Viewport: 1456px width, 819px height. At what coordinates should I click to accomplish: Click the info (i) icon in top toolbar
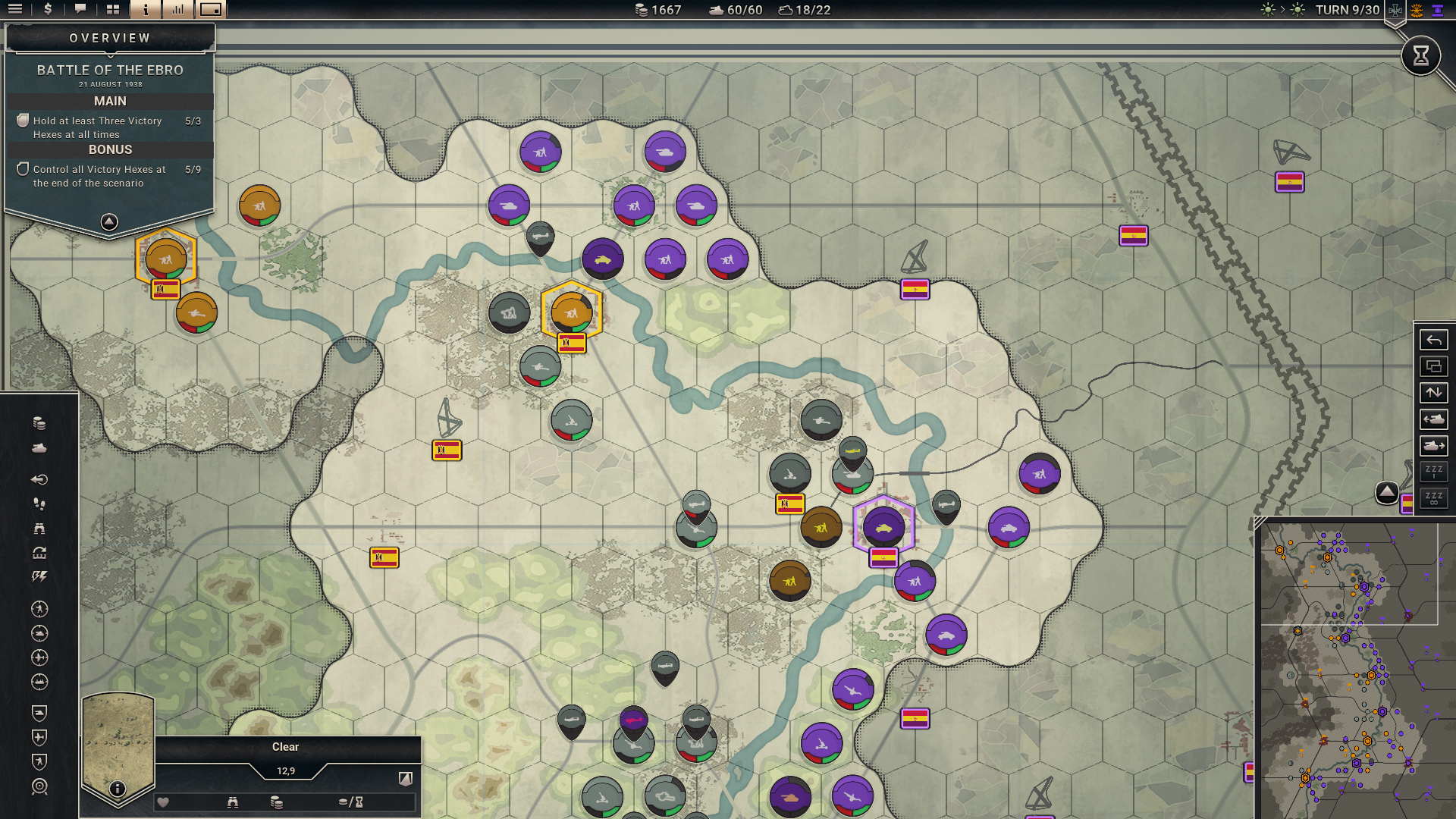click(144, 11)
